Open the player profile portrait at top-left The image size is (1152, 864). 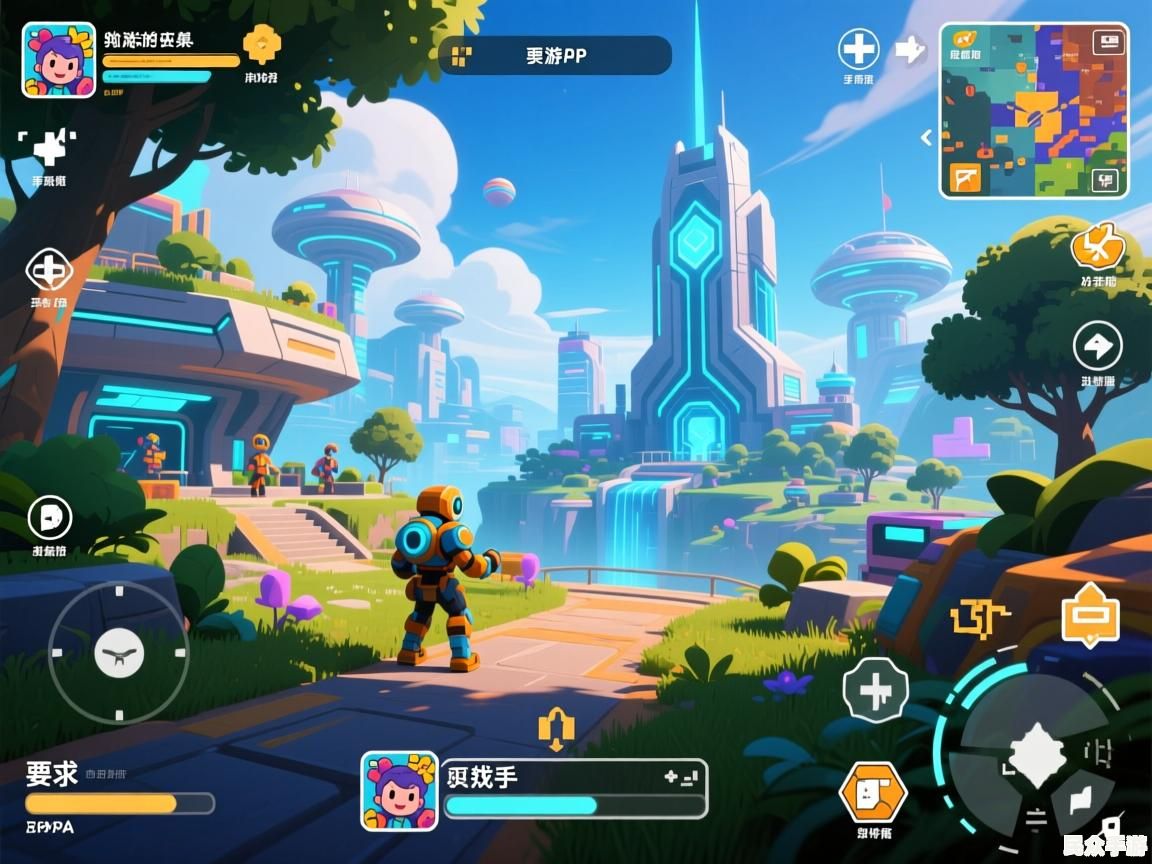pyautogui.click(x=59, y=60)
